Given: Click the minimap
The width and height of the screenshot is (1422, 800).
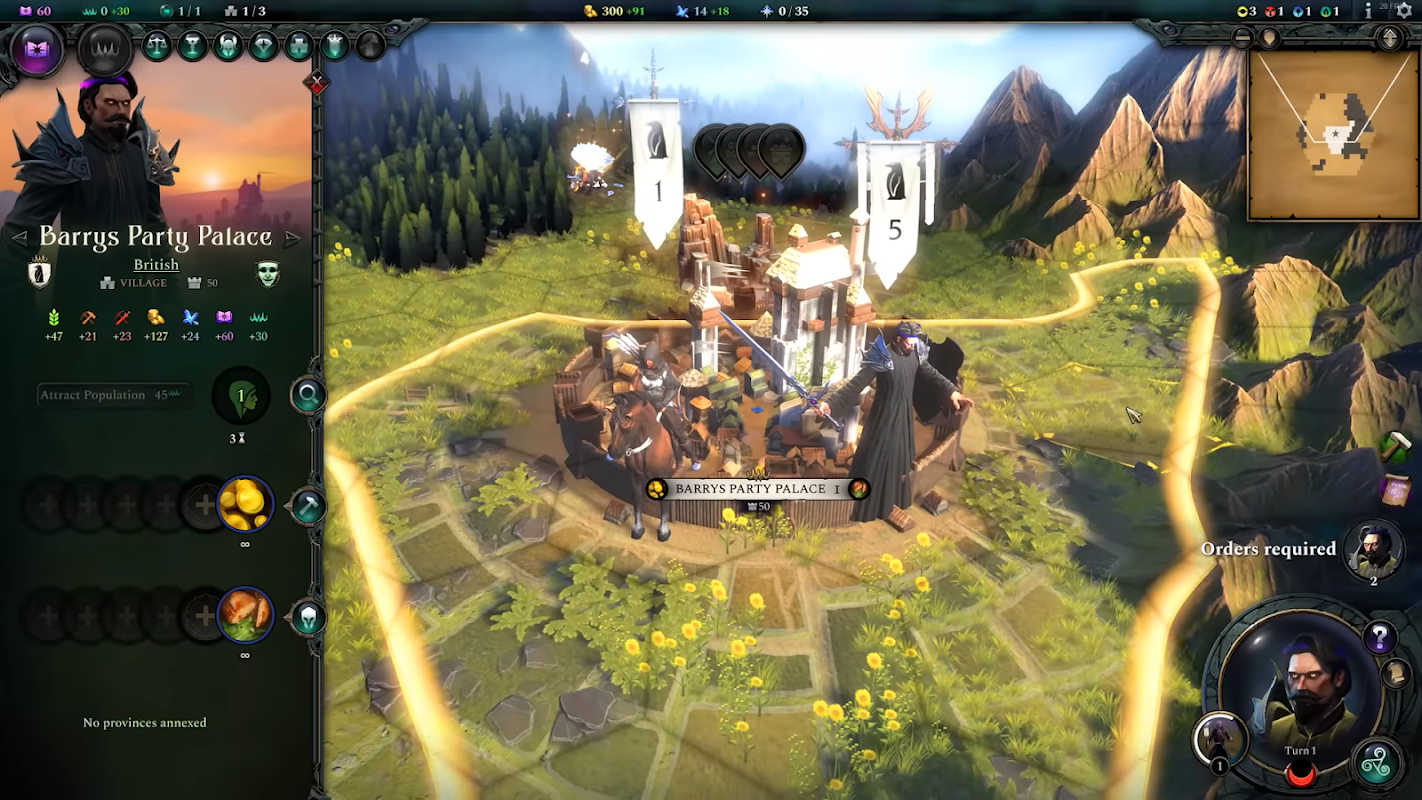Looking at the screenshot, I should click(1333, 134).
